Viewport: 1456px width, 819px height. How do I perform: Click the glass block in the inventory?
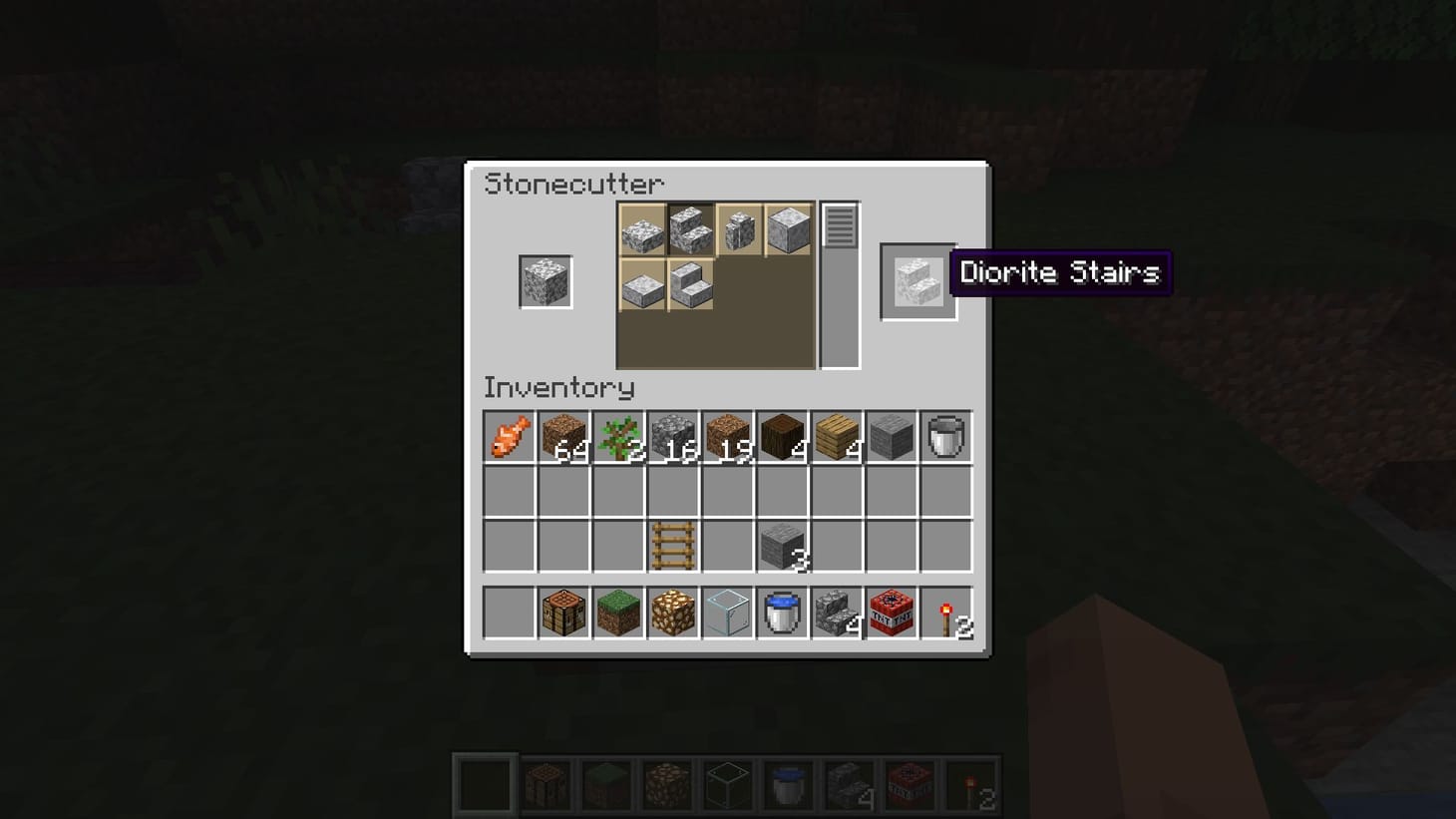click(727, 613)
